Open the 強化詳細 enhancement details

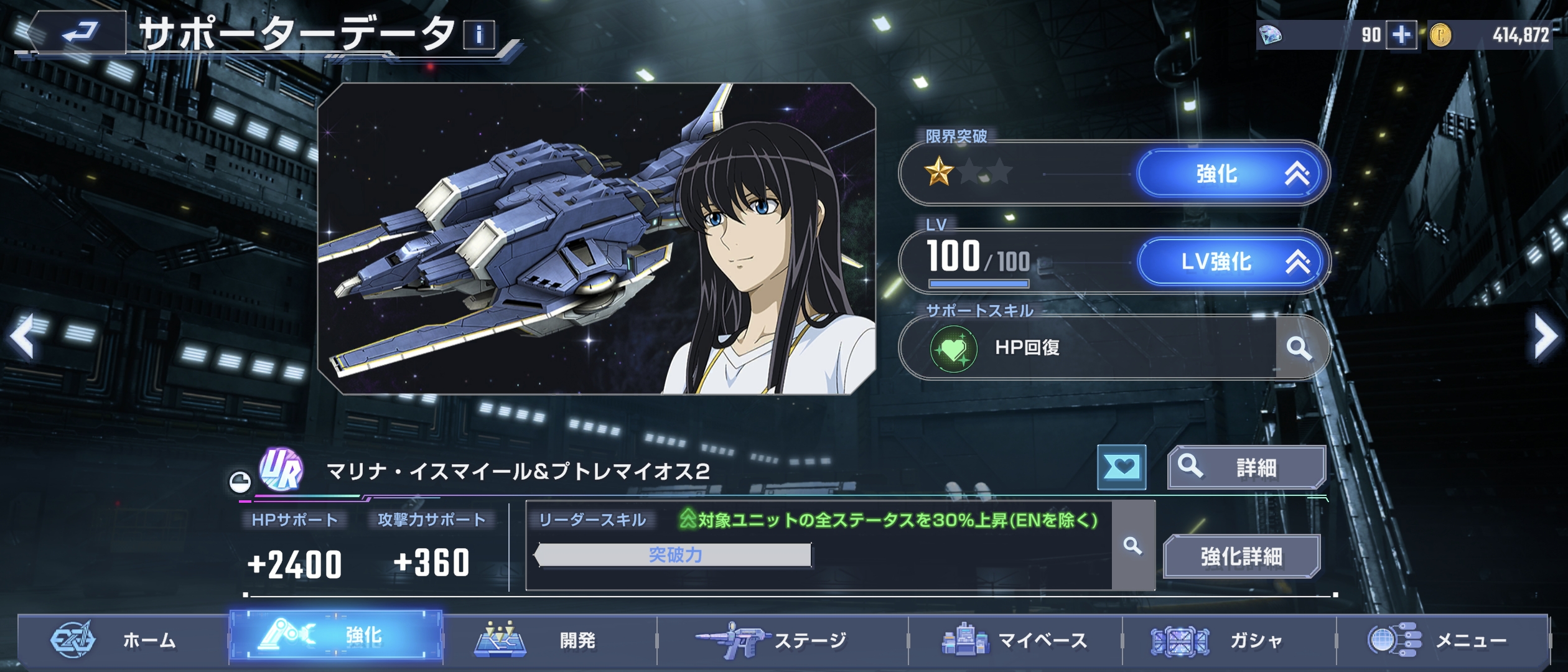coord(1241,556)
